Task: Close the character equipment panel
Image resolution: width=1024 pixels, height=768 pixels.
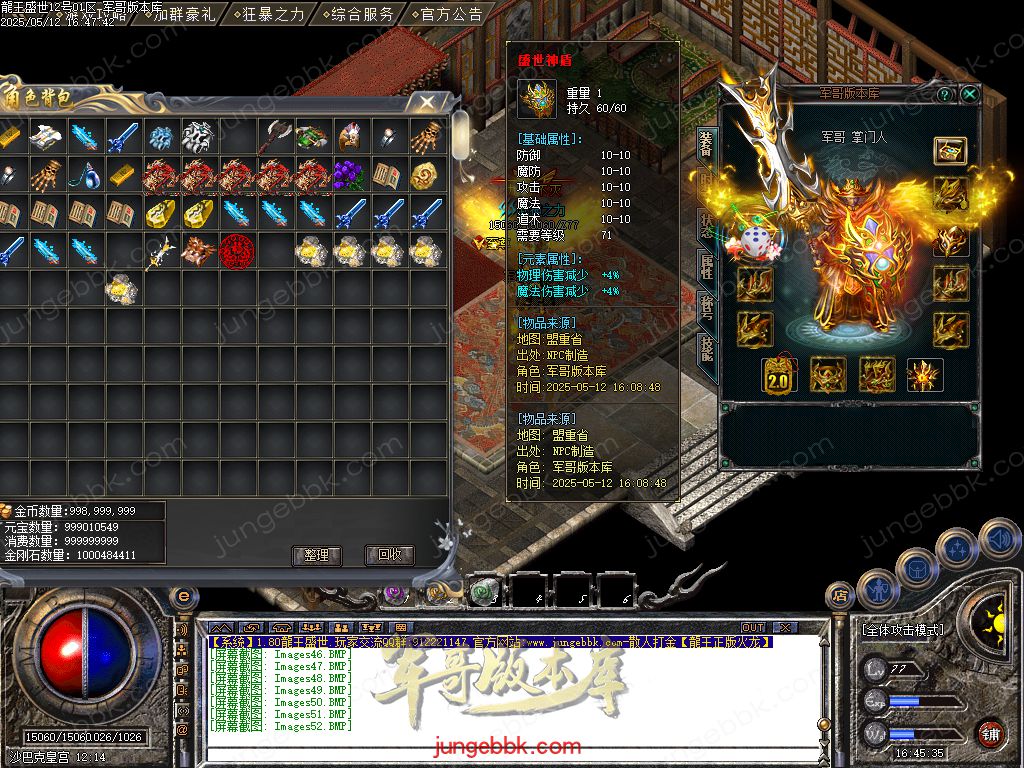Action: (970, 94)
